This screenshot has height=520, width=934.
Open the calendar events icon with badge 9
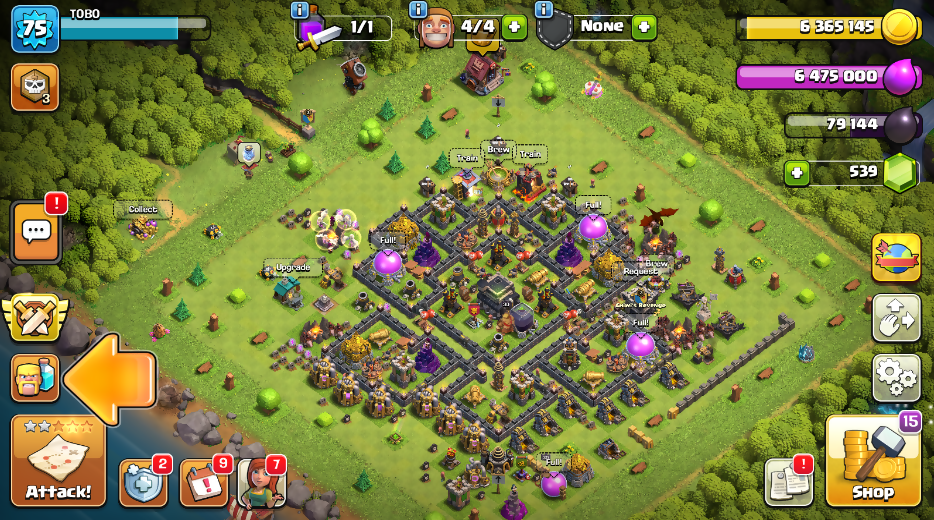[x=203, y=484]
